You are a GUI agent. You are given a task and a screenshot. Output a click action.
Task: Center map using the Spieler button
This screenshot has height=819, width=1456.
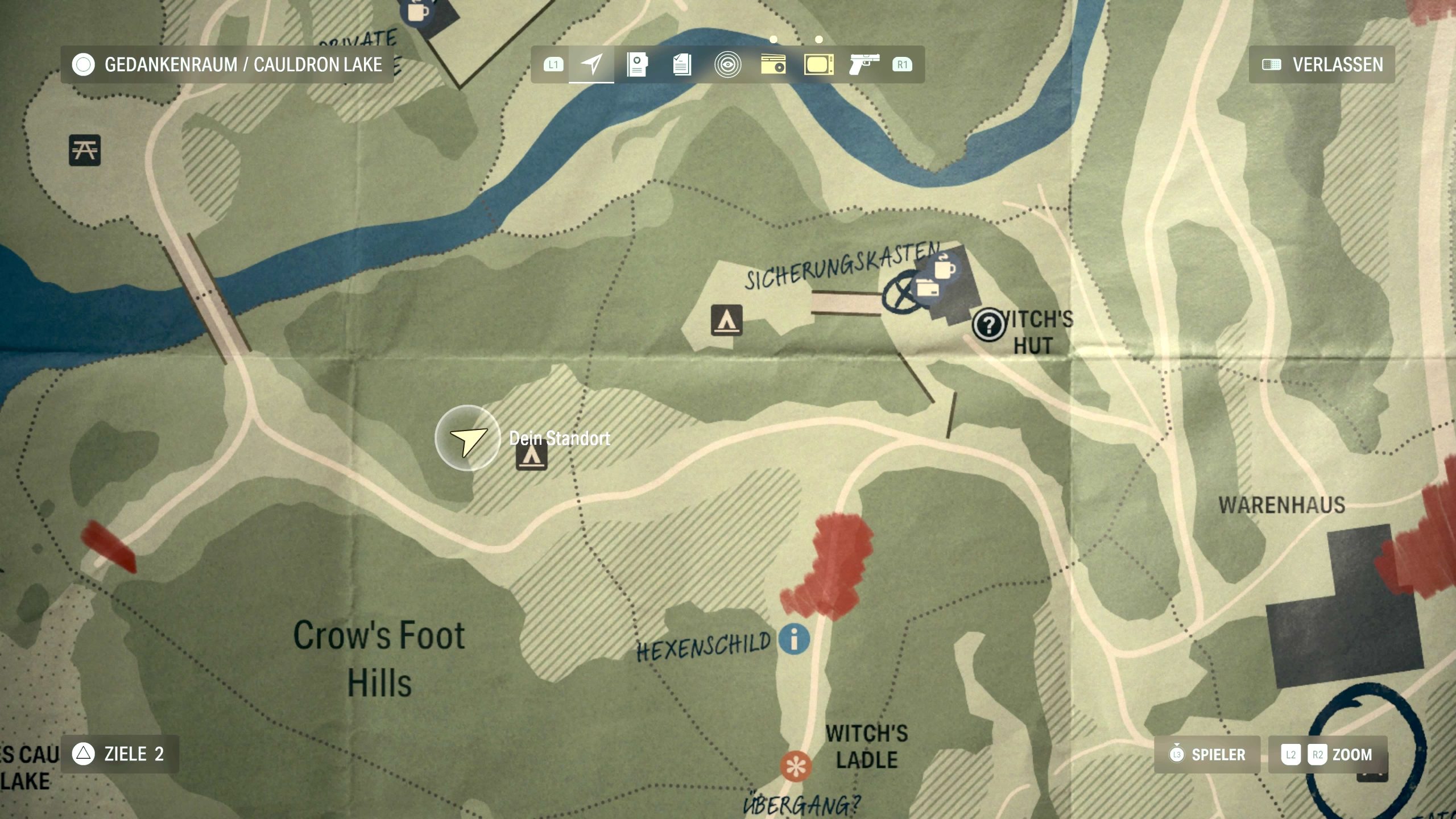pyautogui.click(x=1207, y=755)
